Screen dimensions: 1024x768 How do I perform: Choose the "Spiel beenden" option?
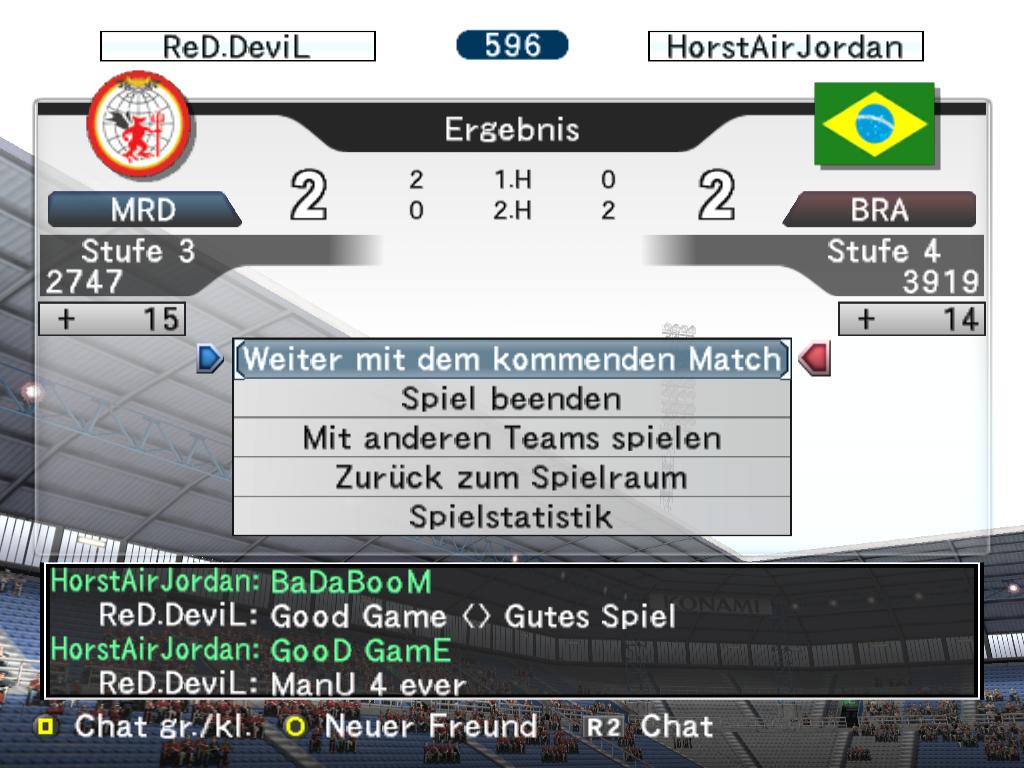click(511, 399)
